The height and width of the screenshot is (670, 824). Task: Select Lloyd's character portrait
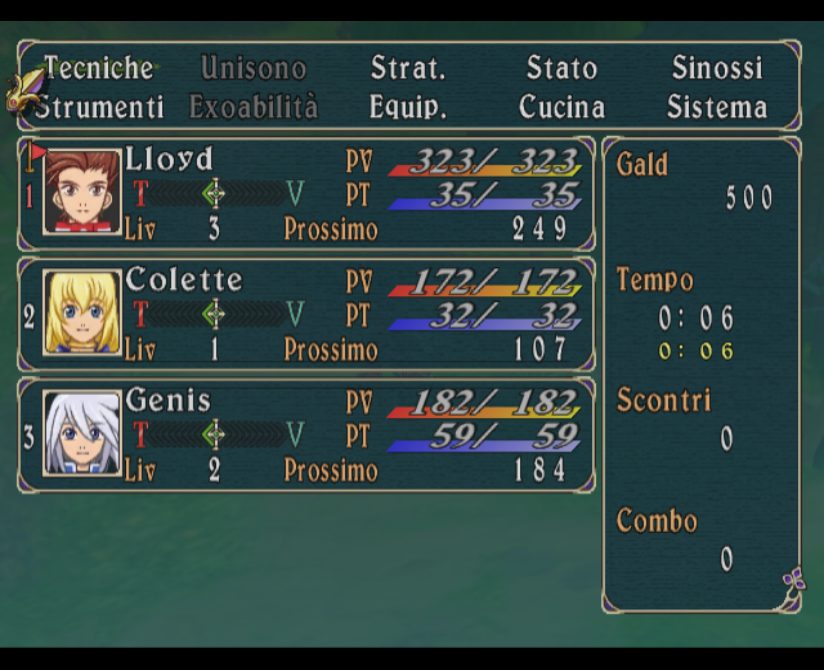tap(82, 192)
